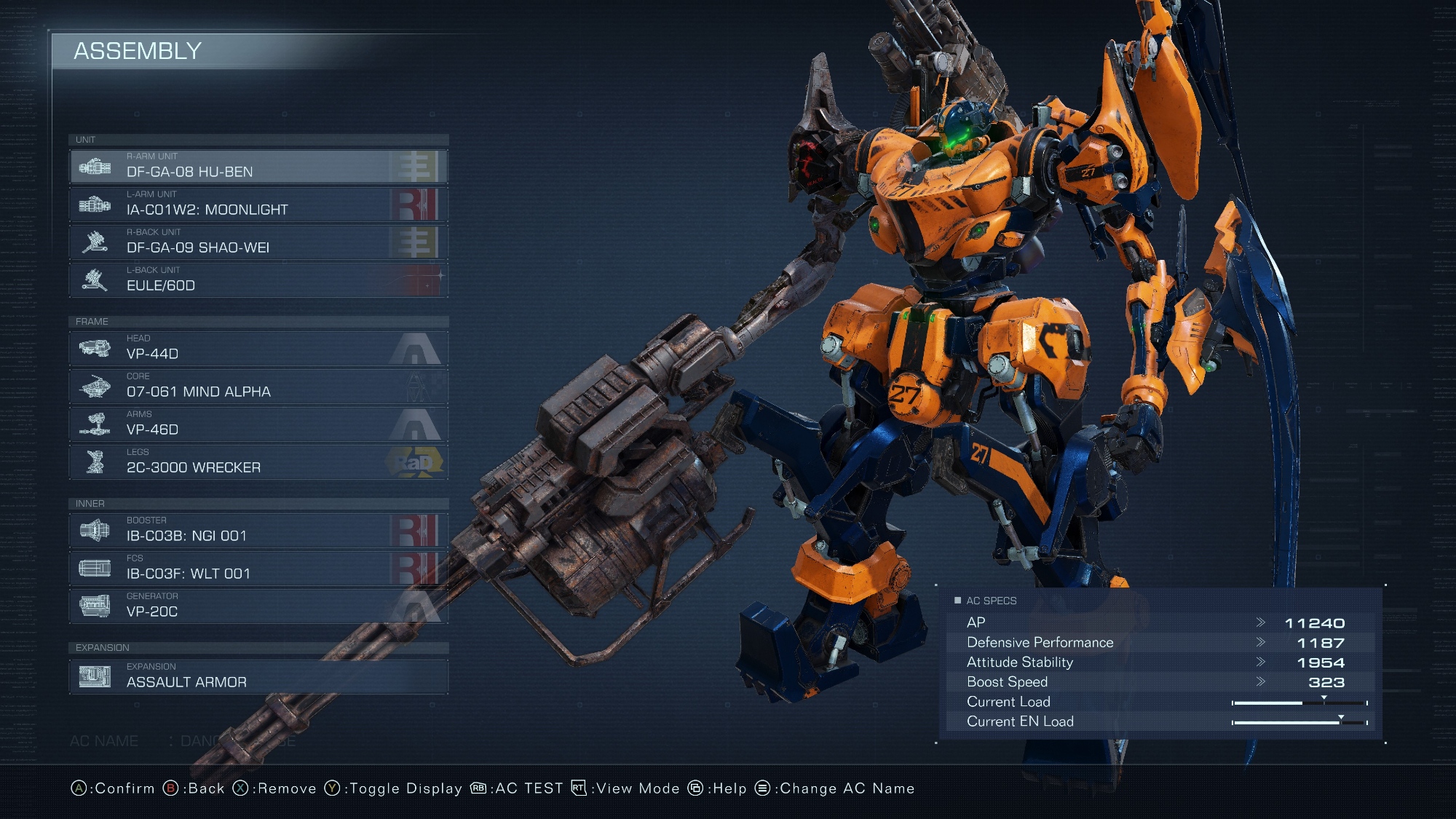Select the ARMS VP-46D part slot
Viewport: 1456px width, 819px height.
[258, 424]
